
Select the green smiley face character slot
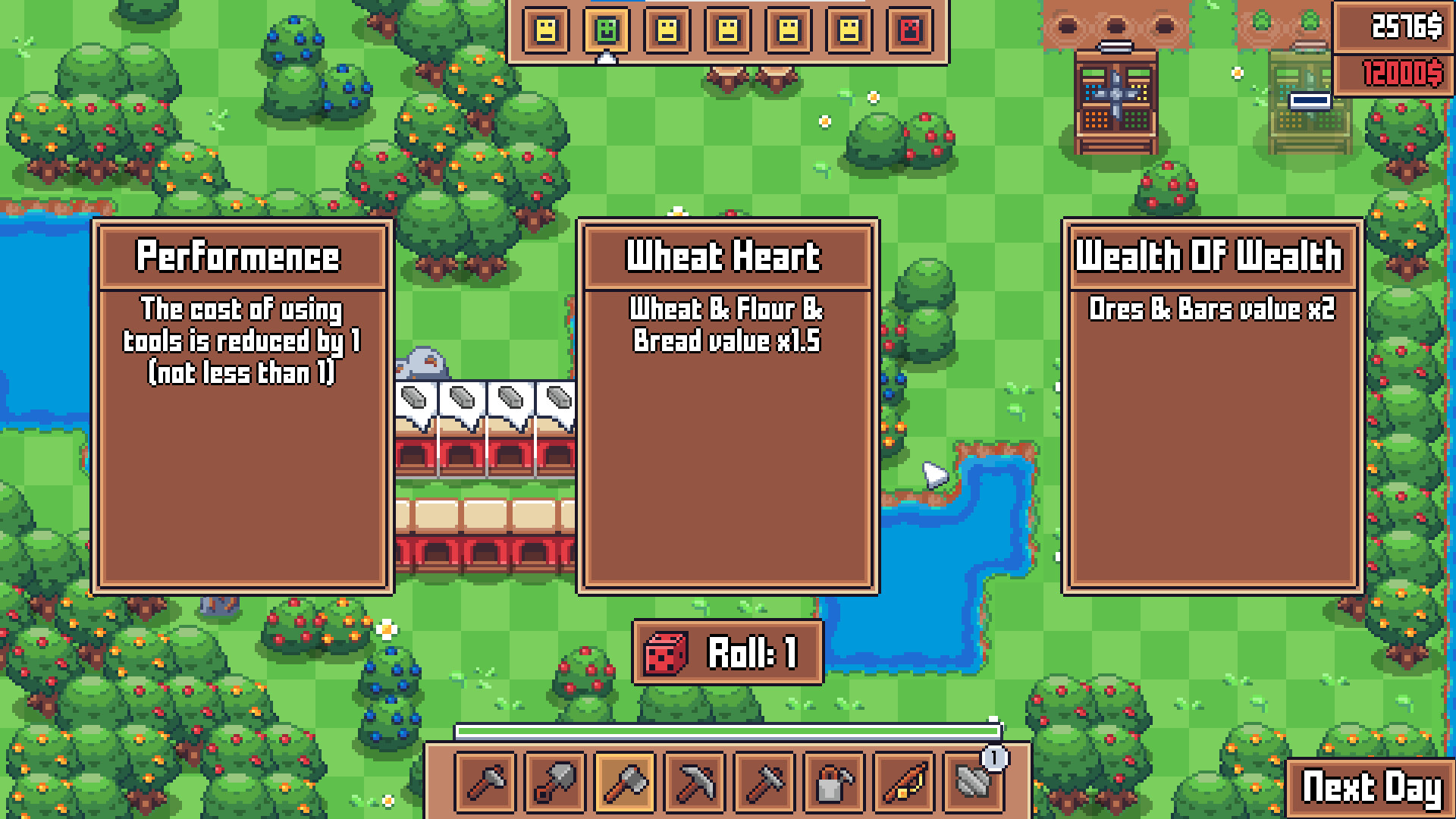(606, 32)
